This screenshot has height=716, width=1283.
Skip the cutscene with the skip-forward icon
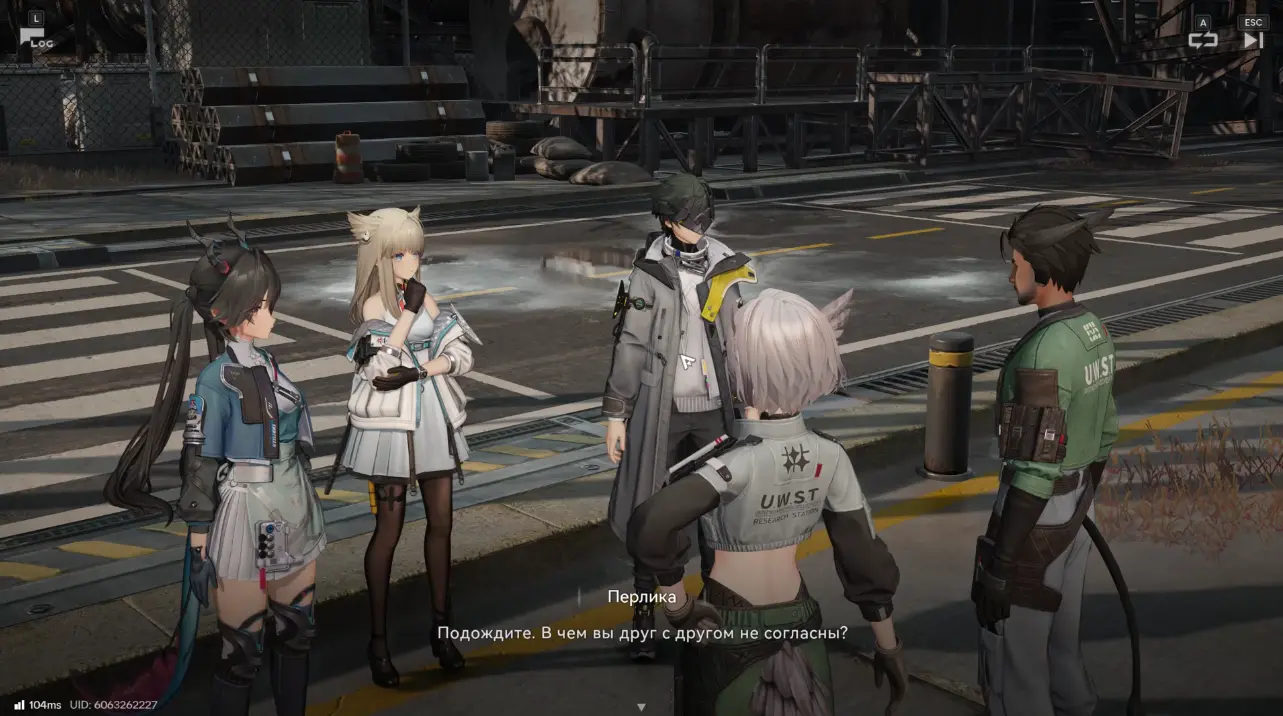pos(1252,40)
